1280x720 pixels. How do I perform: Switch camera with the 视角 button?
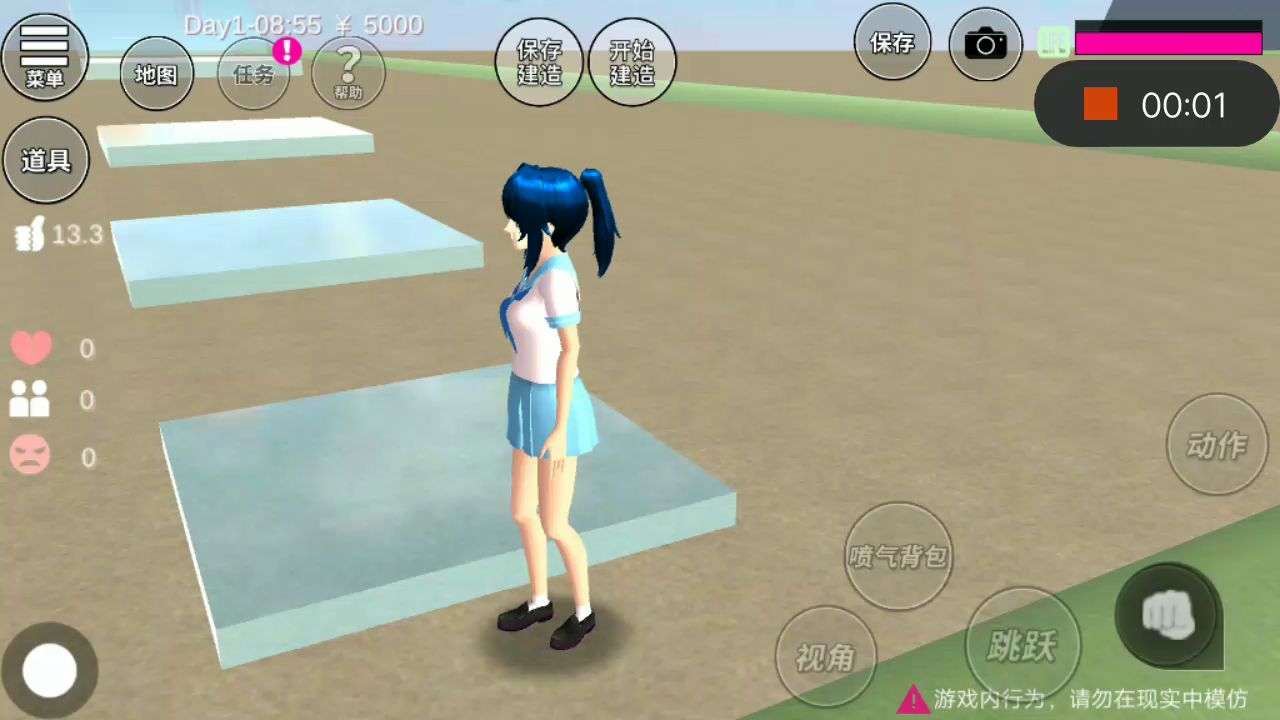[825, 656]
